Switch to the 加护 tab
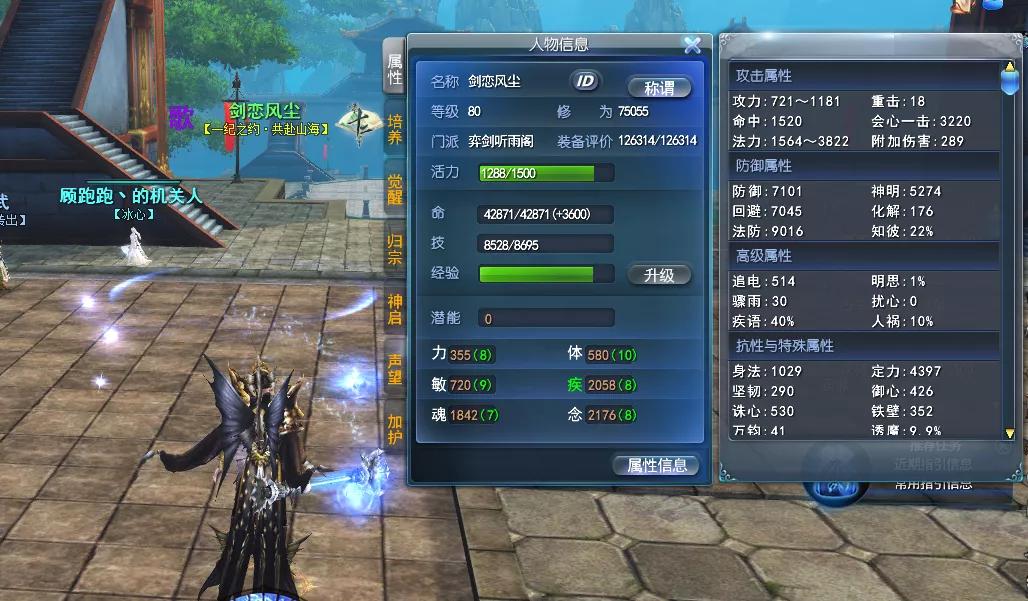This screenshot has height=601, width=1028. tap(395, 428)
